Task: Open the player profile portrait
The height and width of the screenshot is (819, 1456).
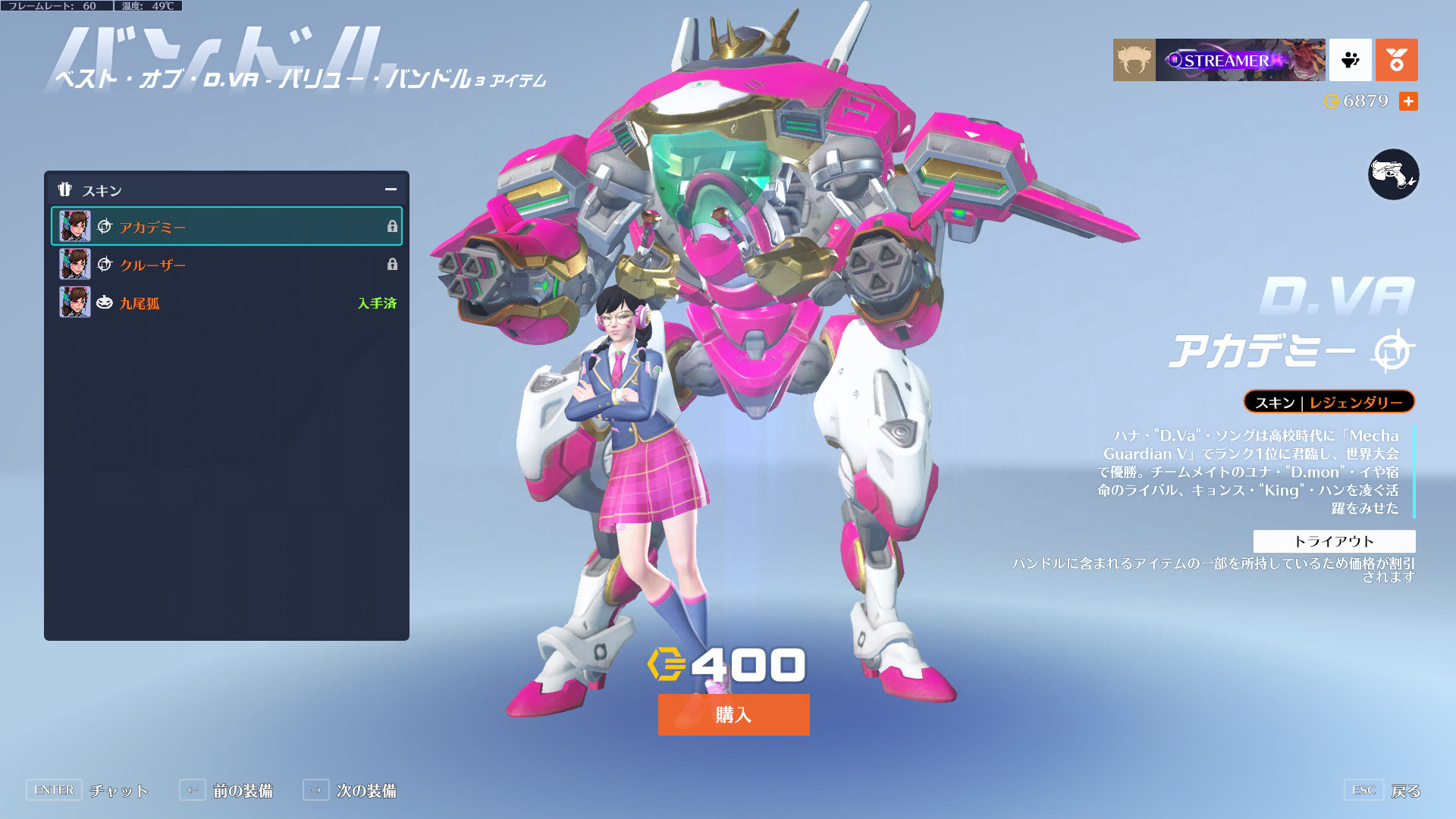Action: coord(1134,60)
